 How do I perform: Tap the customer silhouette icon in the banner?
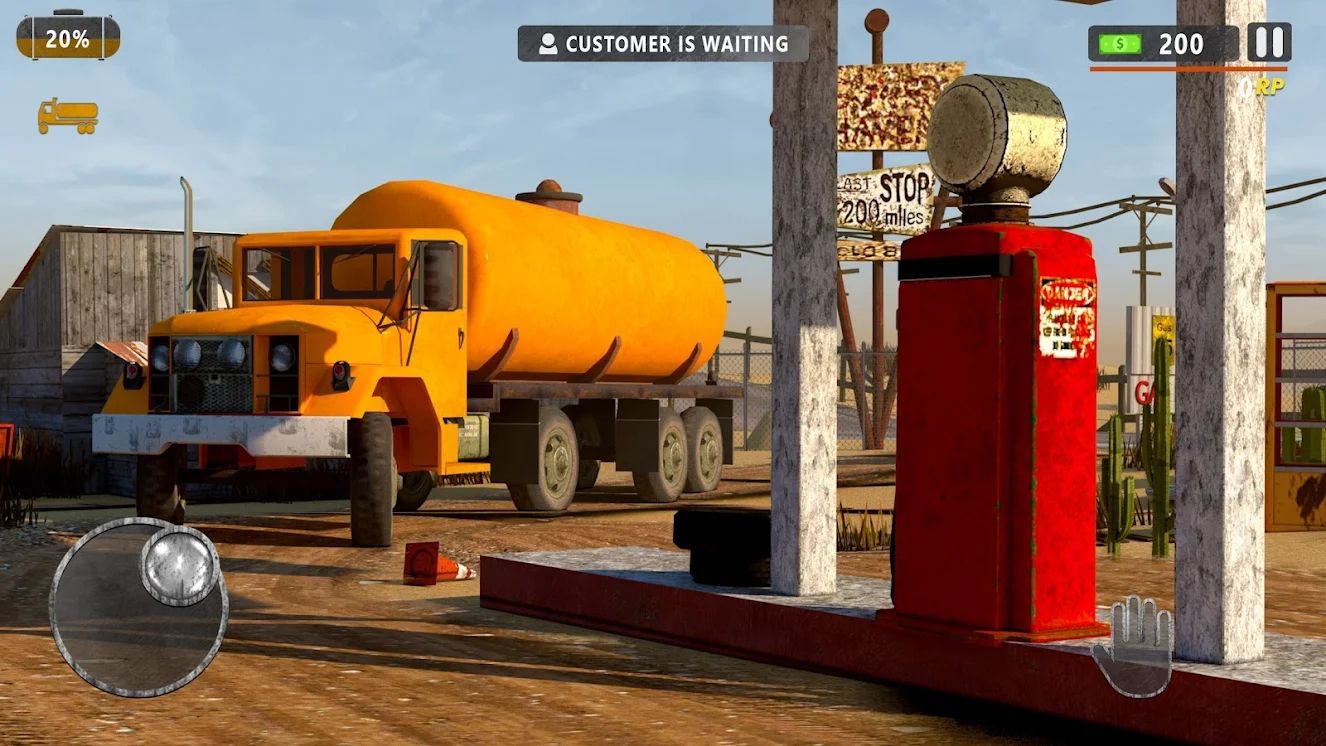point(548,43)
